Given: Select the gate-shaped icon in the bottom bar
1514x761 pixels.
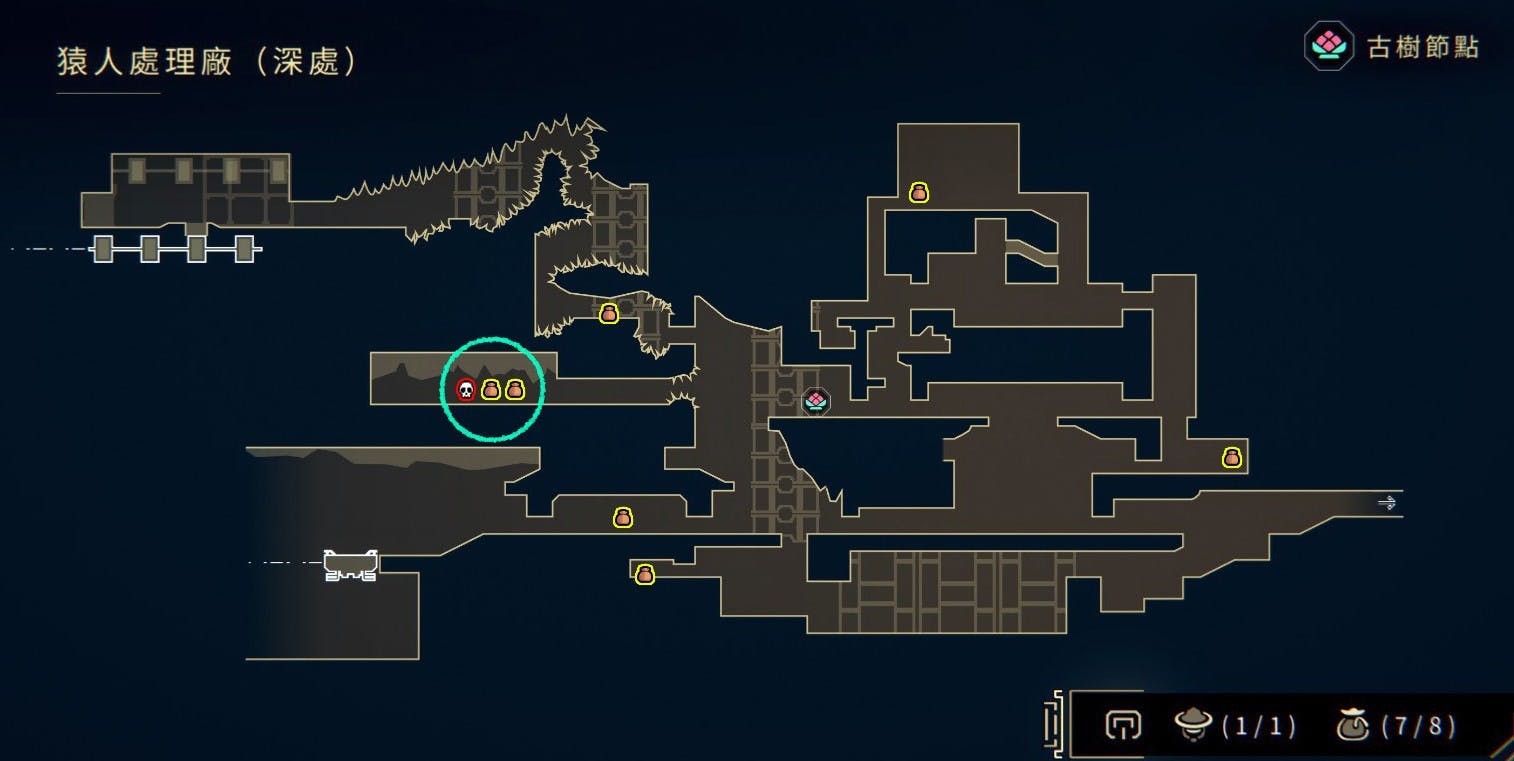Looking at the screenshot, I should pyautogui.click(x=1123, y=724).
